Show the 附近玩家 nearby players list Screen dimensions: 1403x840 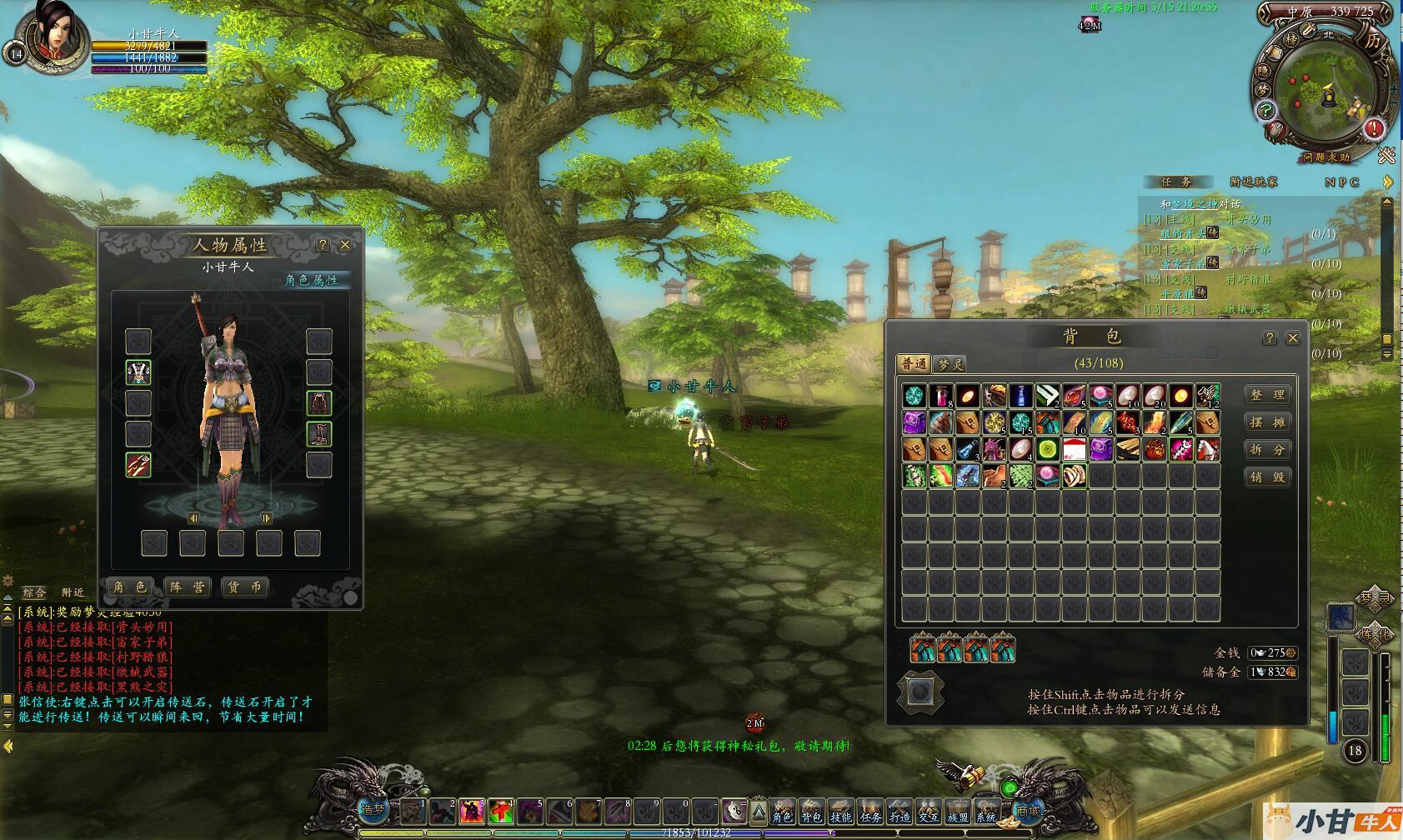pyautogui.click(x=1254, y=182)
